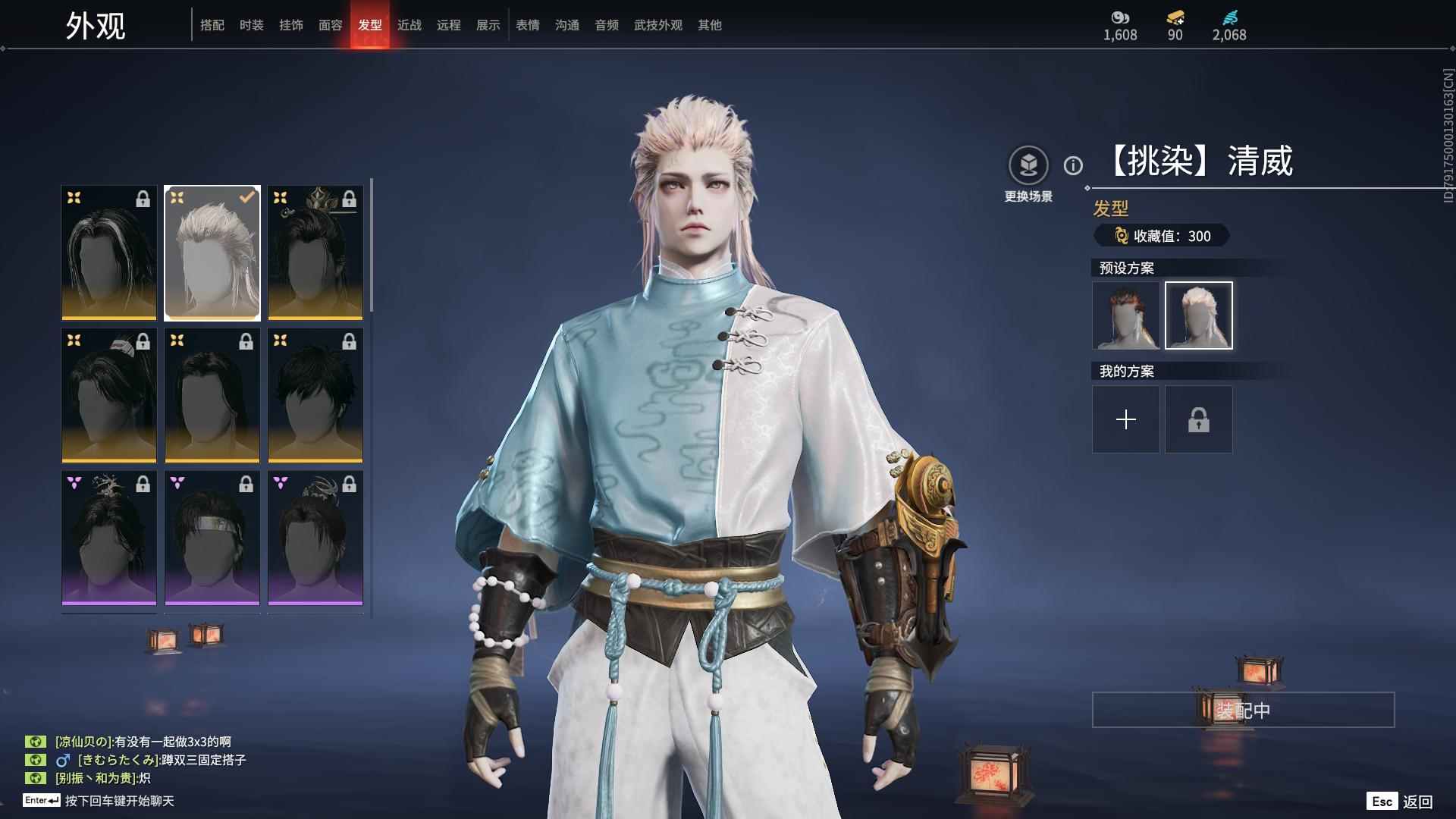Return with the 返回 button
This screenshot has width=1456, height=819.
[1417, 802]
